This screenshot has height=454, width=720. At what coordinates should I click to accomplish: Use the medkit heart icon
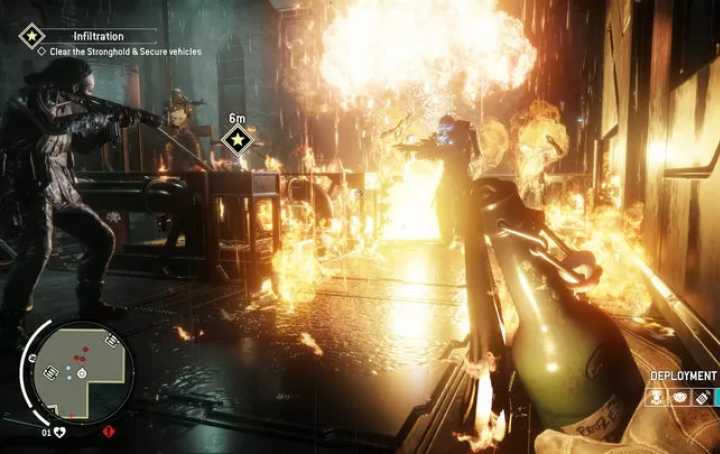(x=60, y=432)
